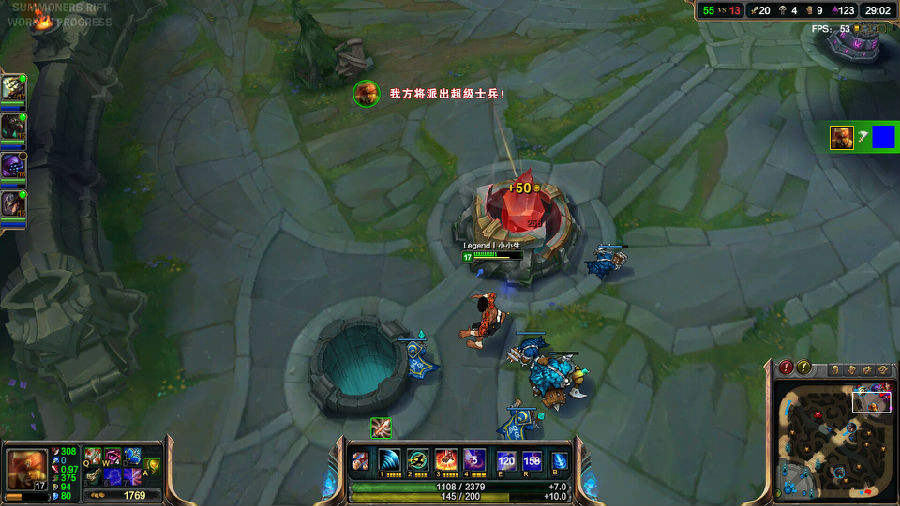Click the active buff icon above abilities
This screenshot has width=900, height=506.
(380, 427)
